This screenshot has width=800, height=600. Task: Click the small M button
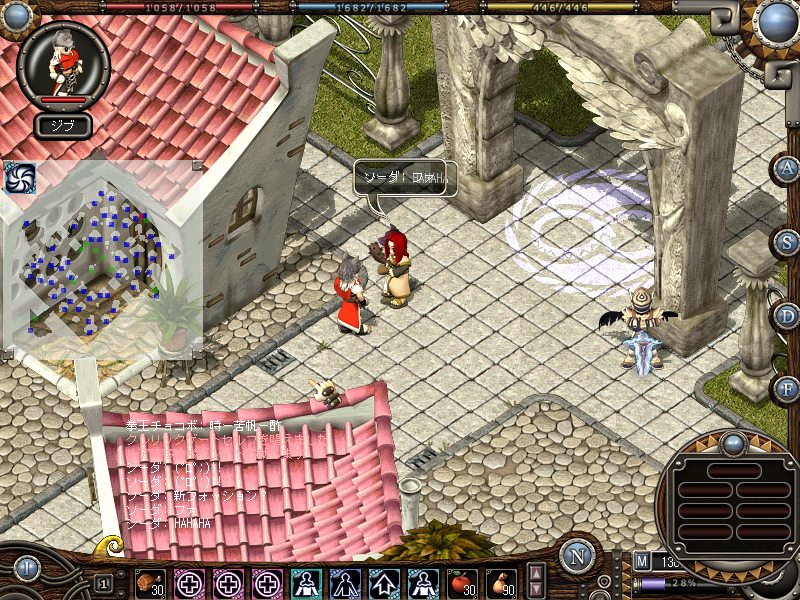642,562
